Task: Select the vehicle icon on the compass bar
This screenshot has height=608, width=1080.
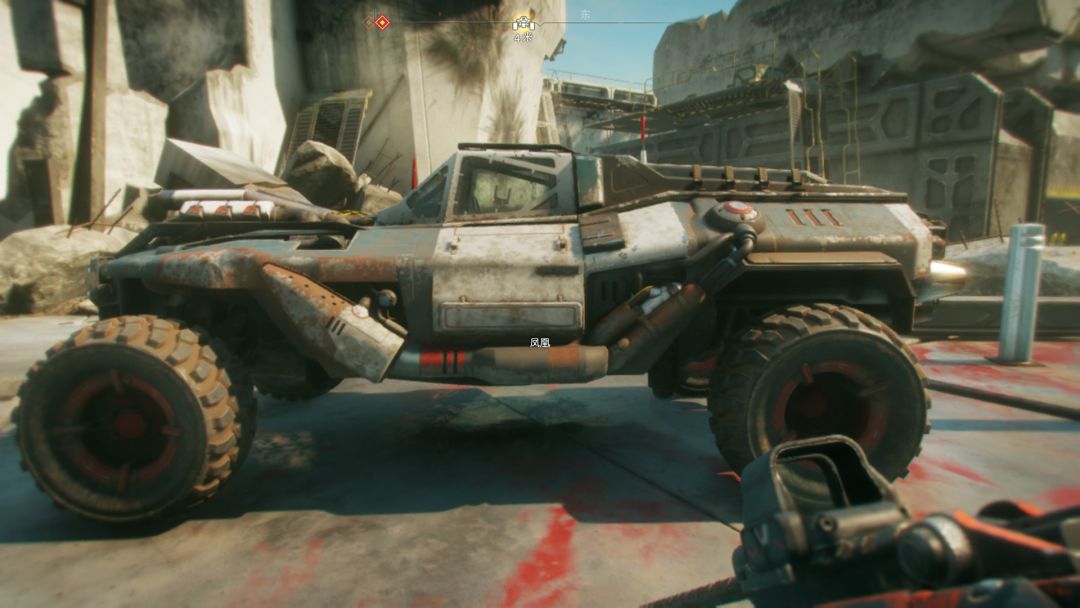Action: [523, 23]
